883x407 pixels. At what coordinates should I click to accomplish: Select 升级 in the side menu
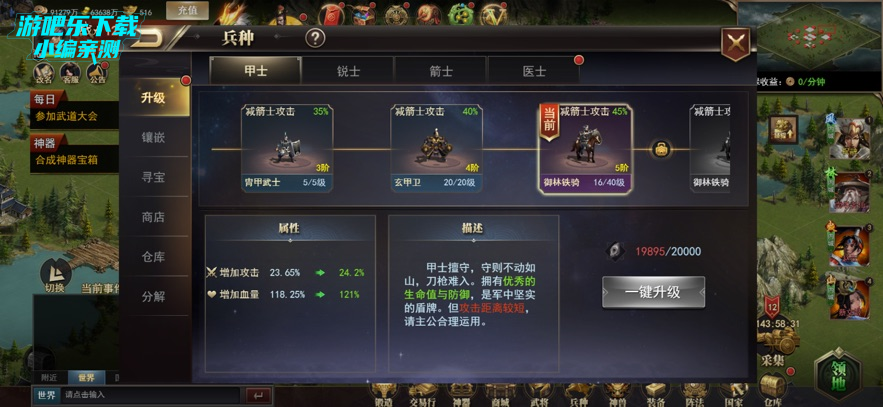pyautogui.click(x=153, y=97)
